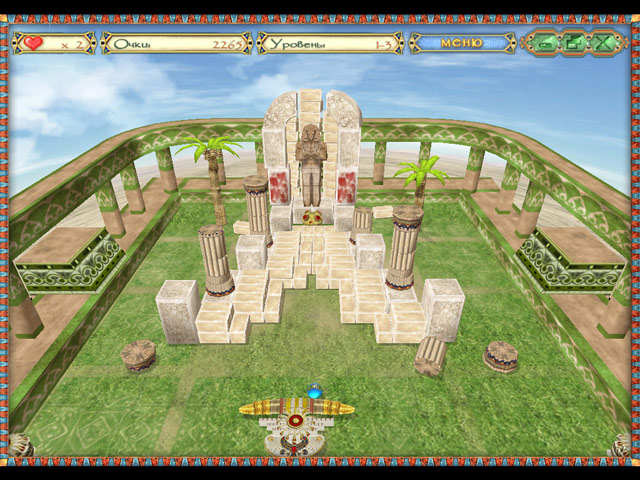Minimize the game with the green dash button
This screenshot has width=640, height=480.
pyautogui.click(x=544, y=43)
